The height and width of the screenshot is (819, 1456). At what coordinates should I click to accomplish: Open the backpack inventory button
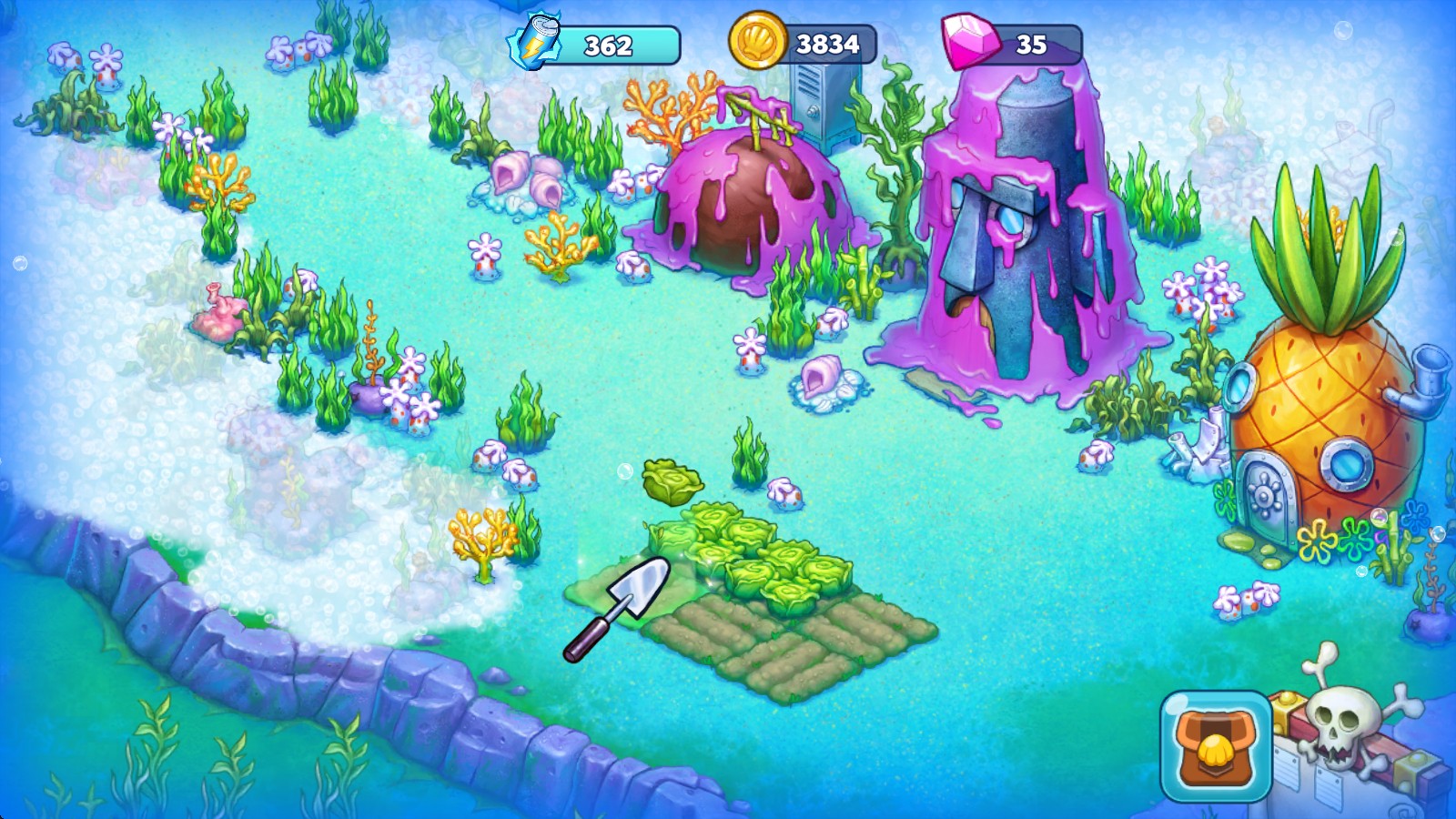click(1216, 746)
